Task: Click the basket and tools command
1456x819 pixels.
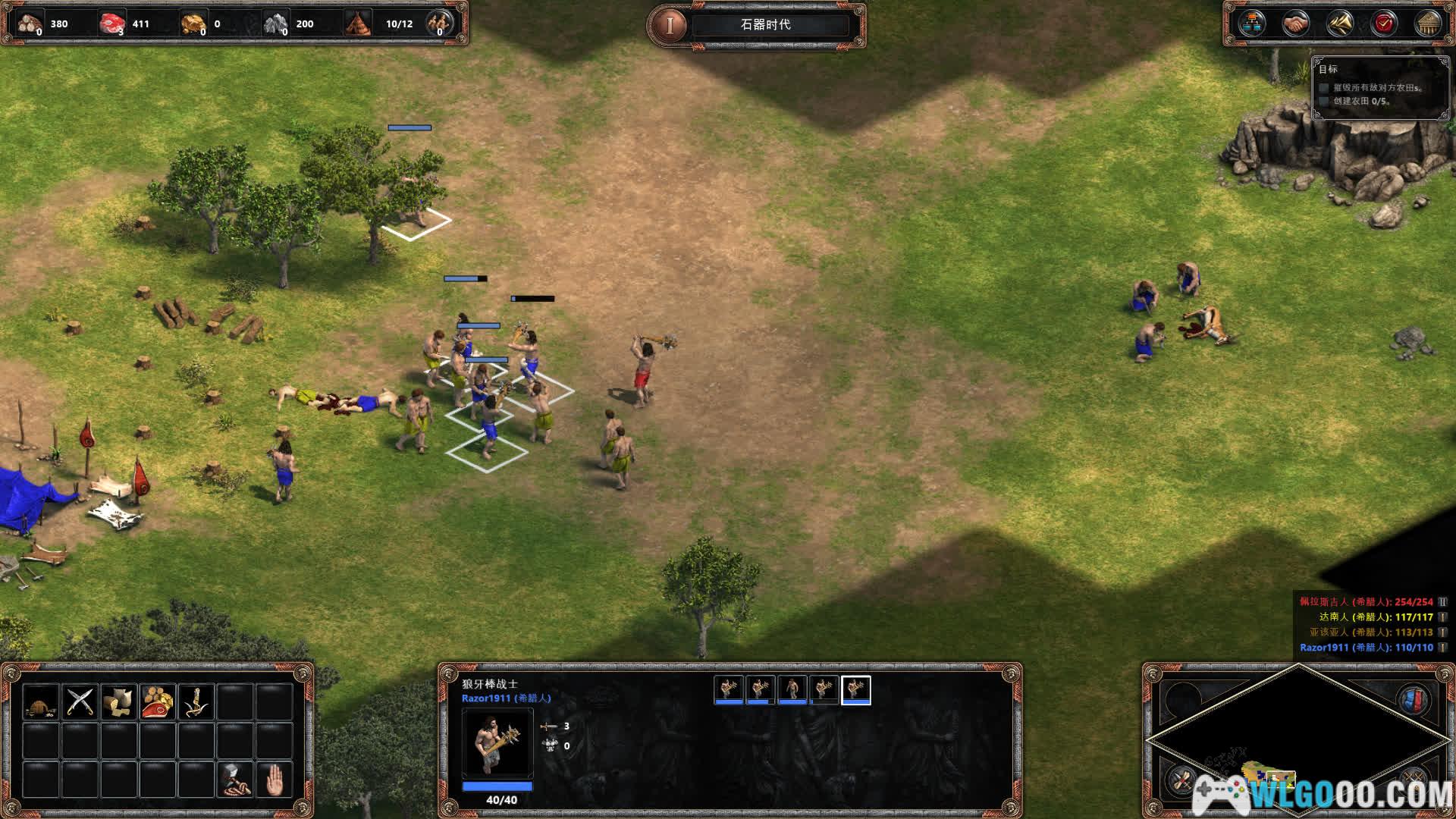Action: click(41, 701)
